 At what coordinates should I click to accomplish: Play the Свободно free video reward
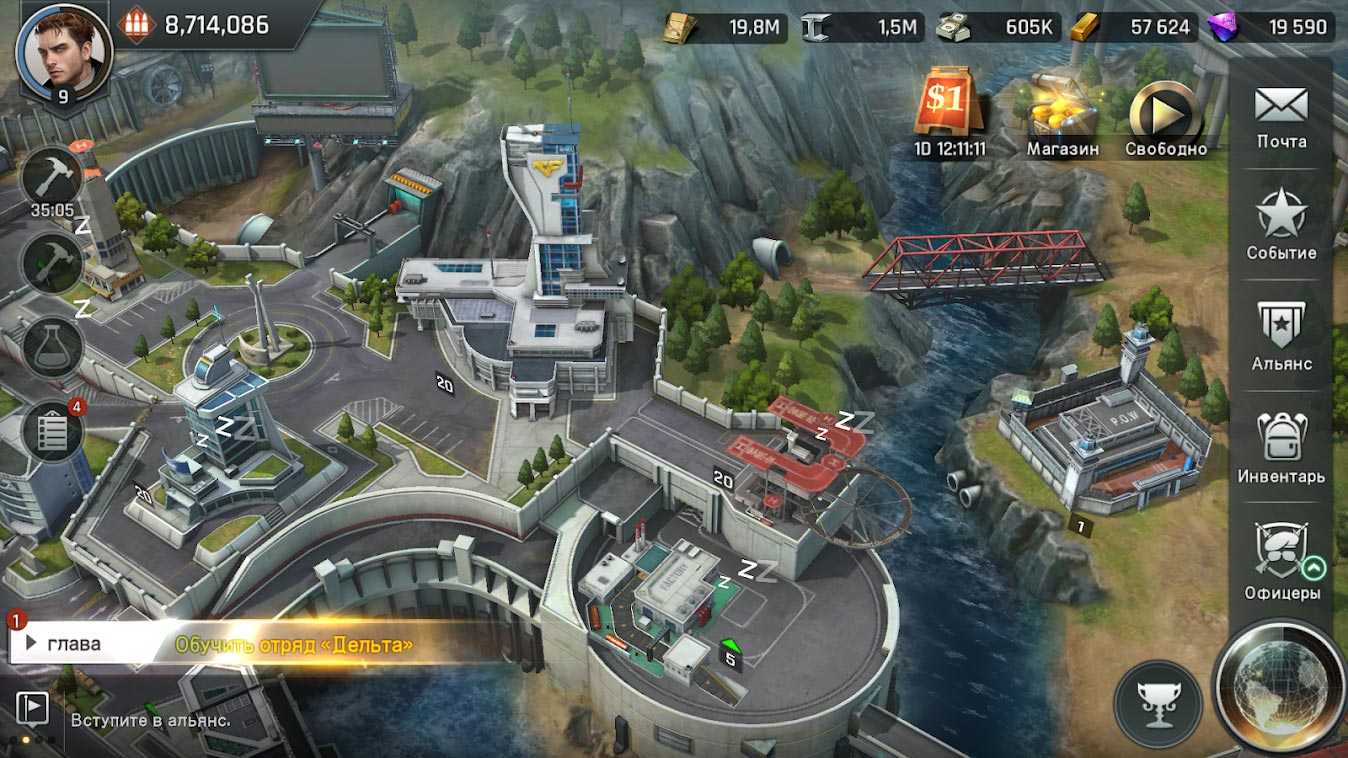(1165, 113)
